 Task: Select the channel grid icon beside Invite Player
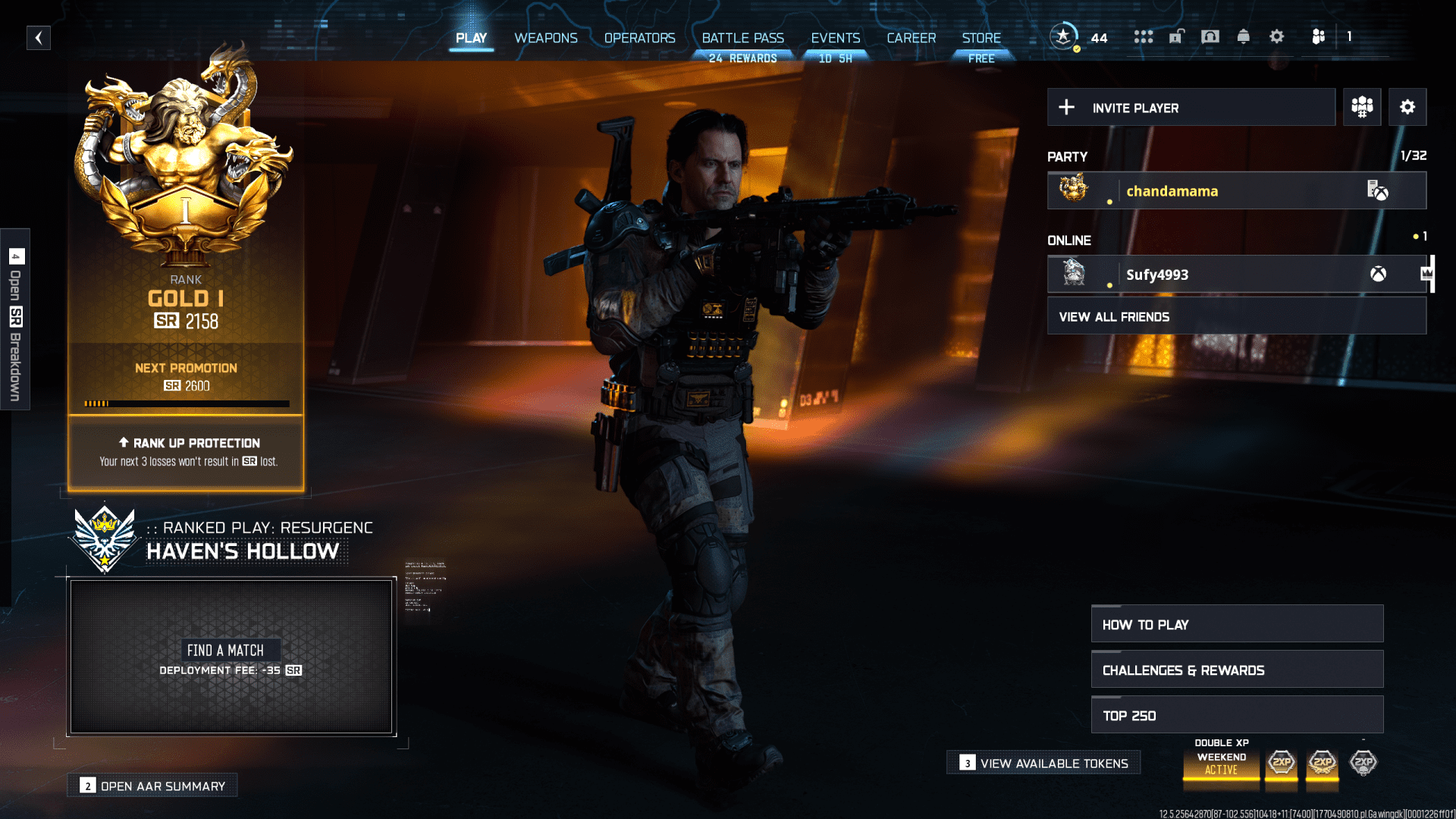pyautogui.click(x=1362, y=107)
